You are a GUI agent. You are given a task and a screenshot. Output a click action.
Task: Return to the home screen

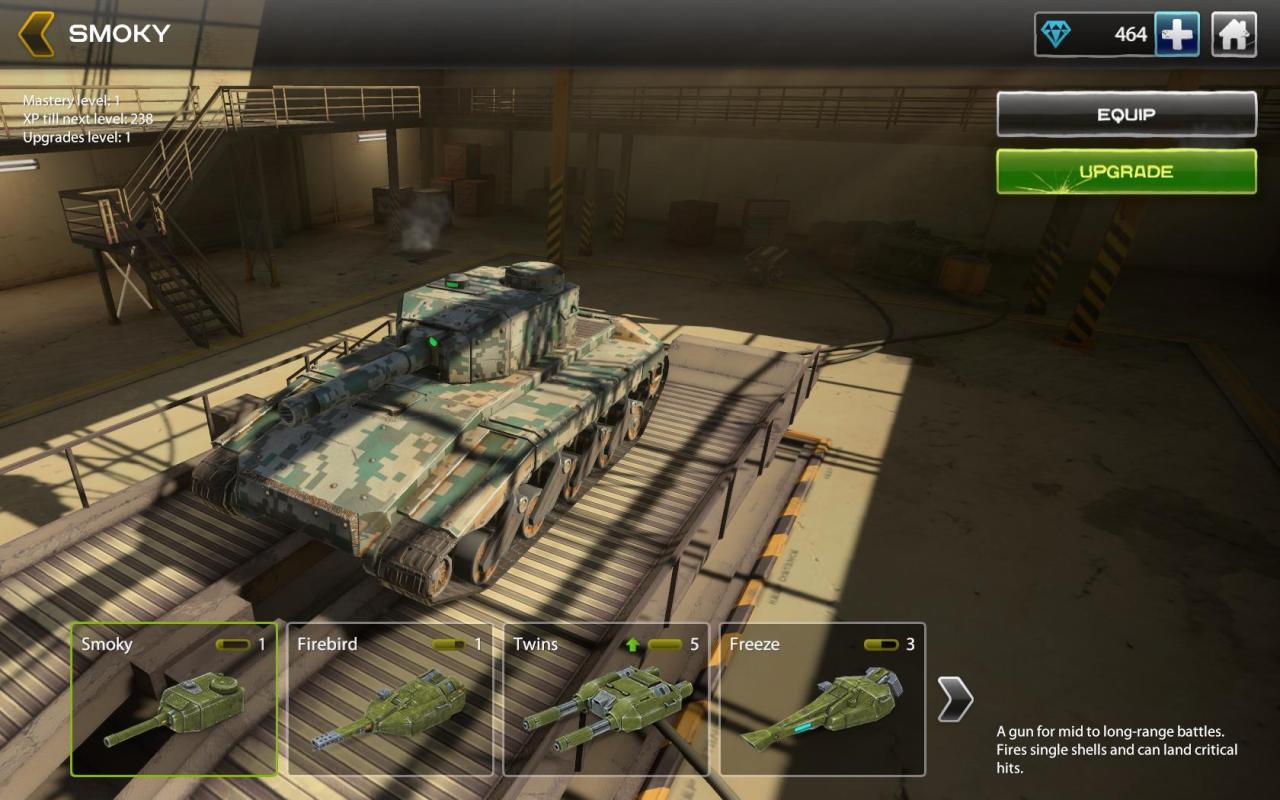1234,35
